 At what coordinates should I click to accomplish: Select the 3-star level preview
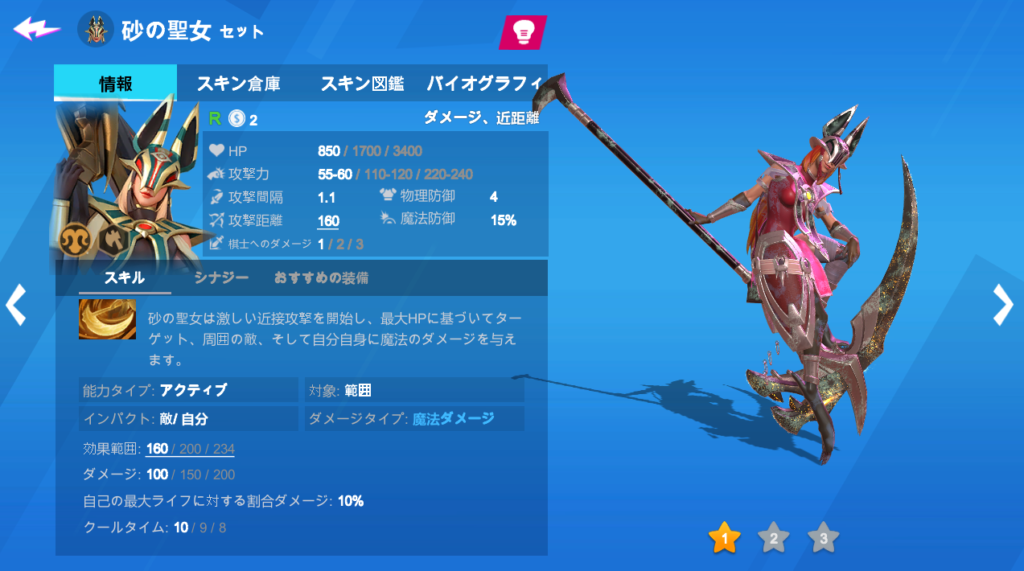pyautogui.click(x=823, y=539)
